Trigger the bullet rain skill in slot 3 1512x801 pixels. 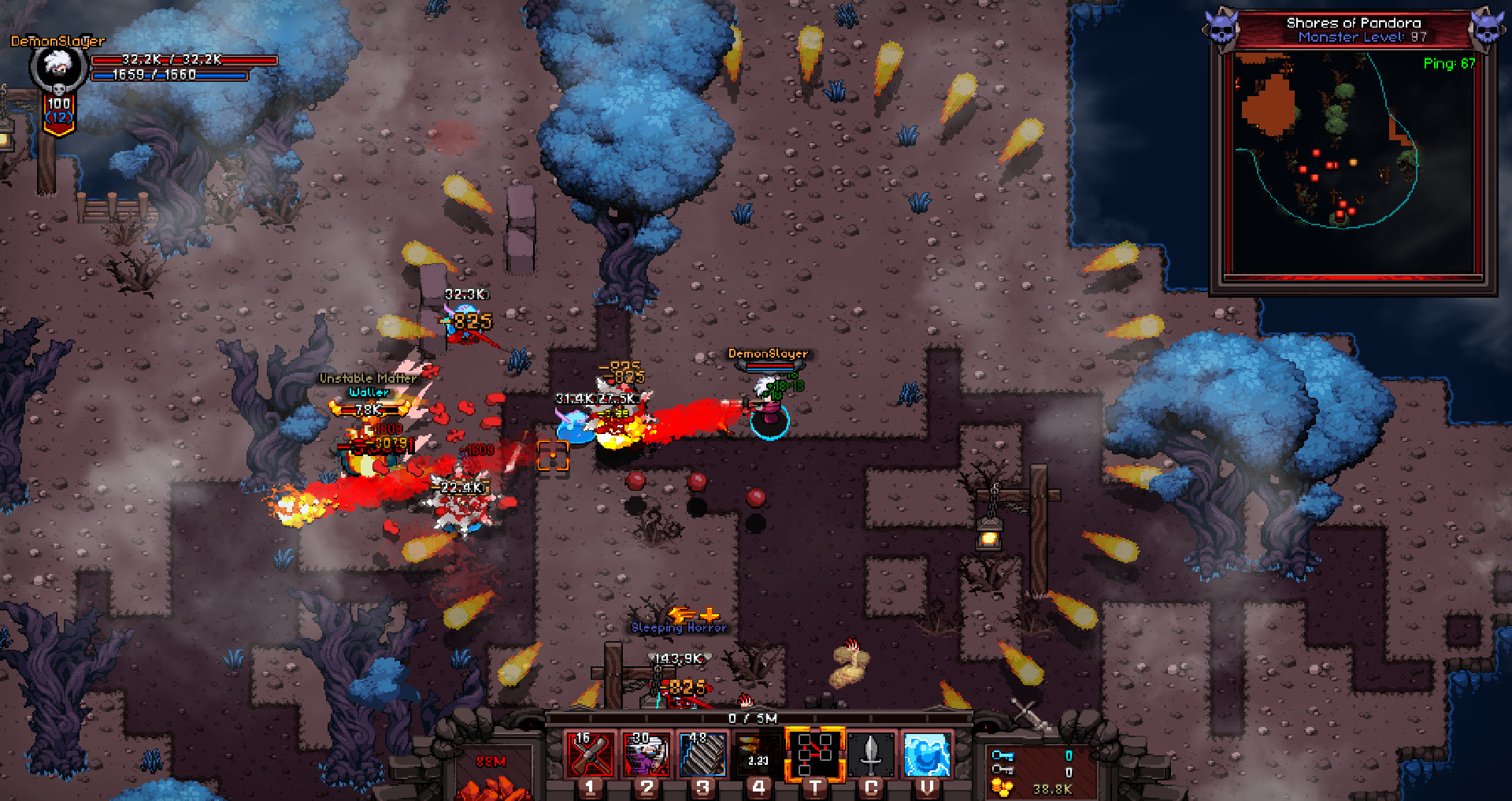click(x=702, y=755)
